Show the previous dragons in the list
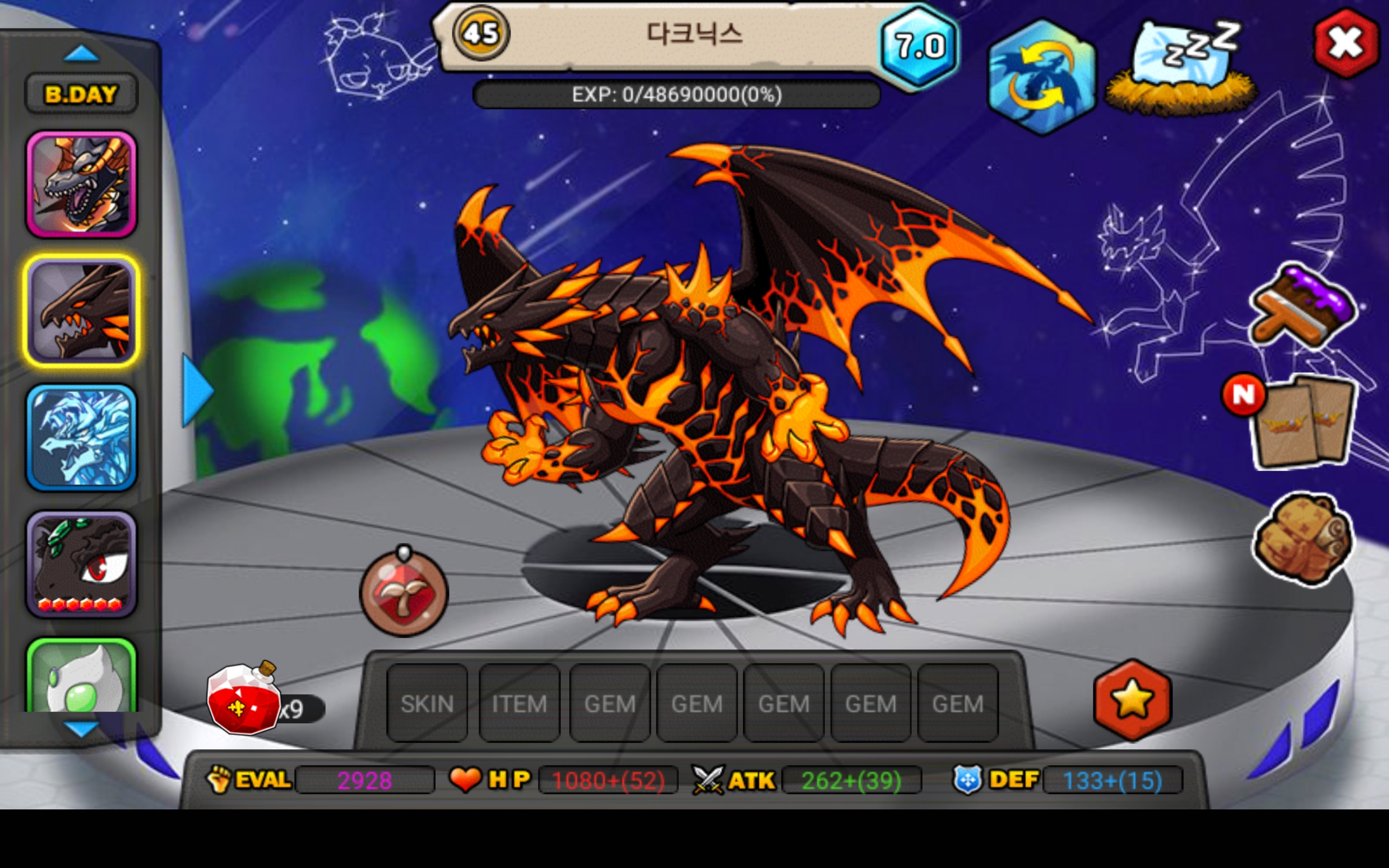 [81, 54]
